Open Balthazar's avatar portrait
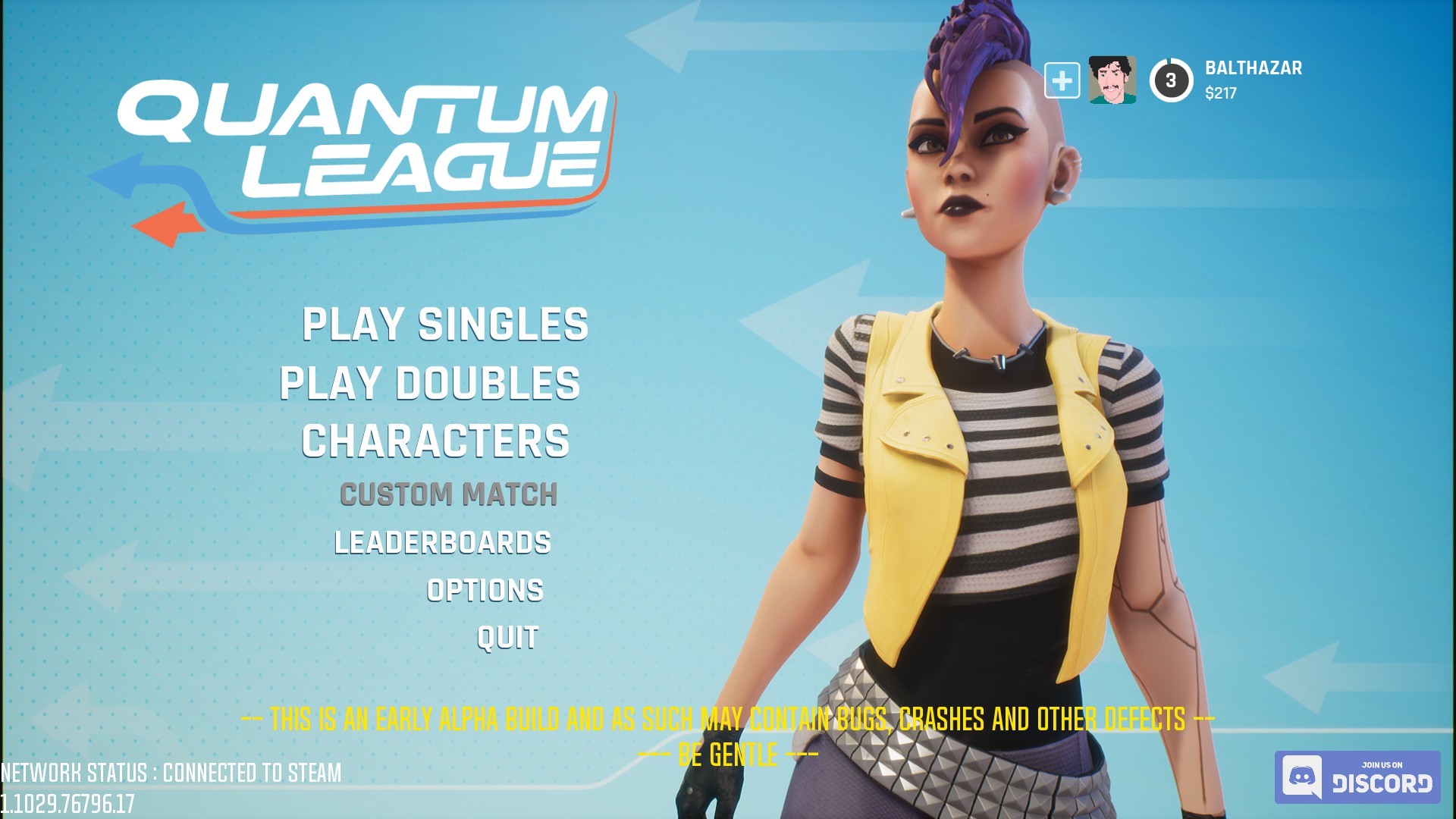 click(x=1109, y=79)
